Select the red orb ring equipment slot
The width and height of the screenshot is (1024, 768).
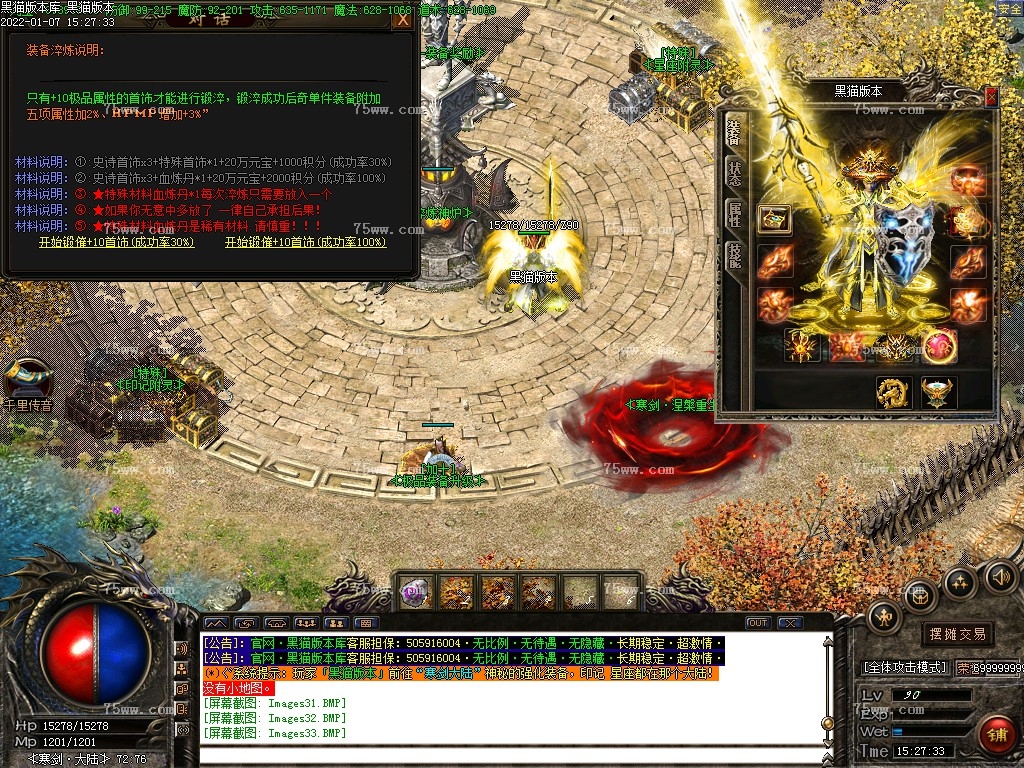pos(939,346)
